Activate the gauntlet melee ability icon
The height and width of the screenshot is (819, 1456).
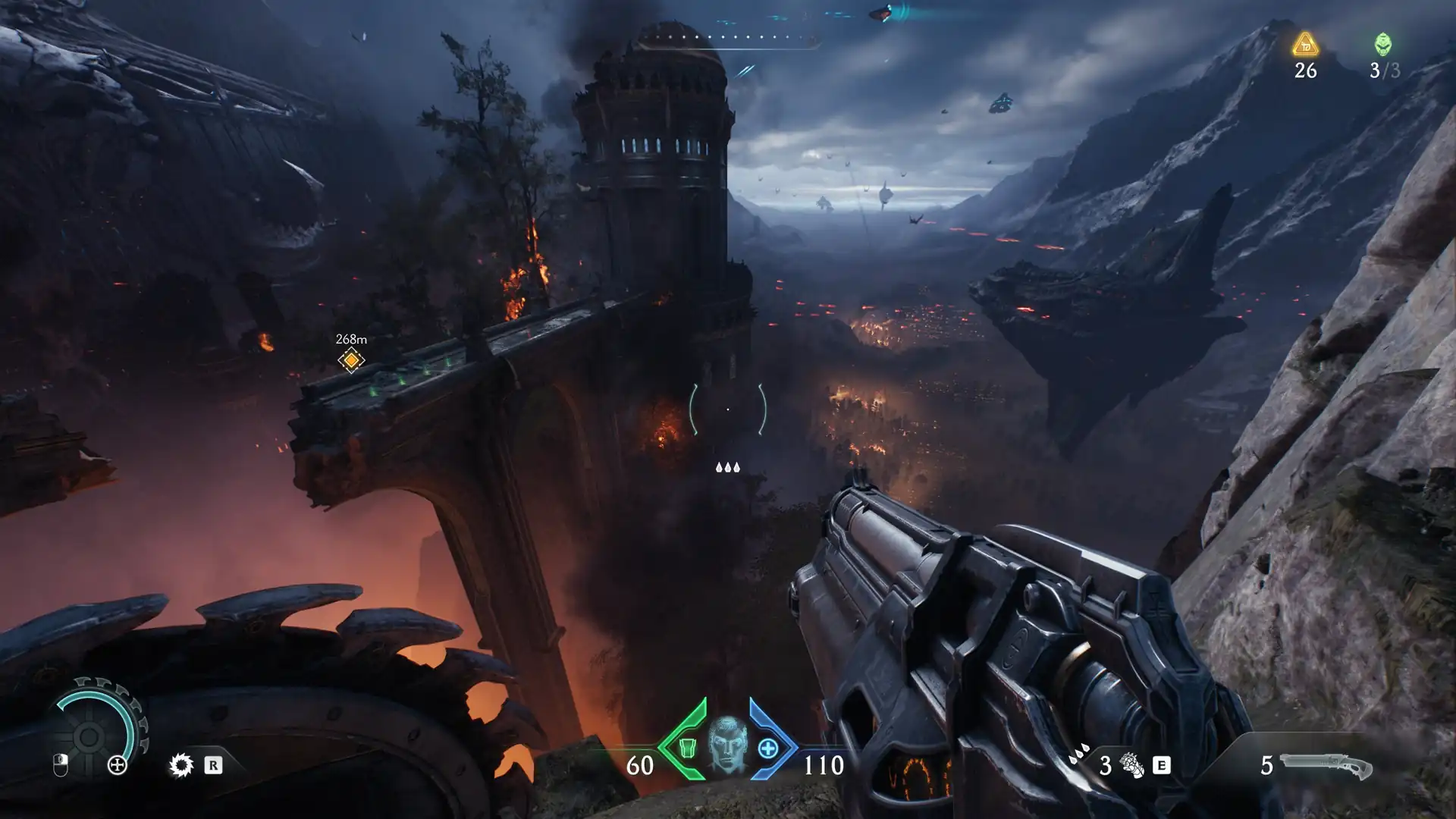tap(1131, 766)
